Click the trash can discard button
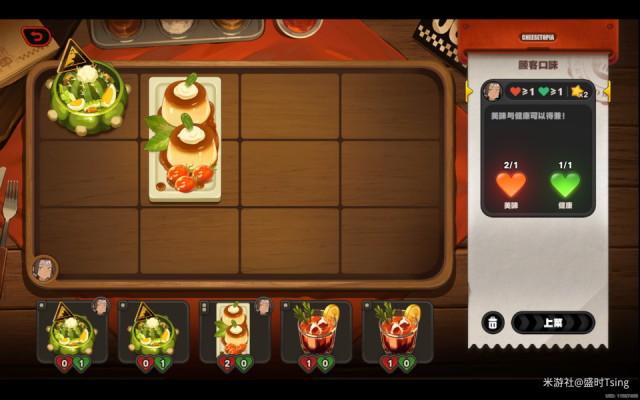The image size is (640, 400). [x=492, y=322]
